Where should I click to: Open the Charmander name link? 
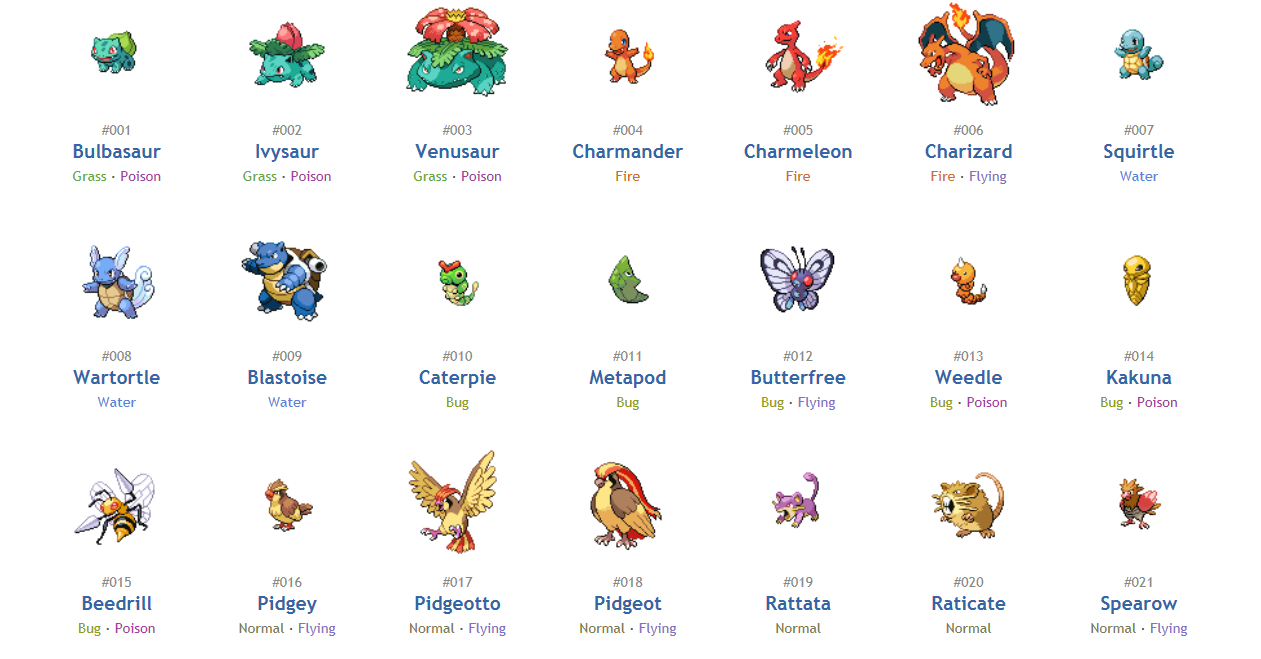[x=627, y=152]
